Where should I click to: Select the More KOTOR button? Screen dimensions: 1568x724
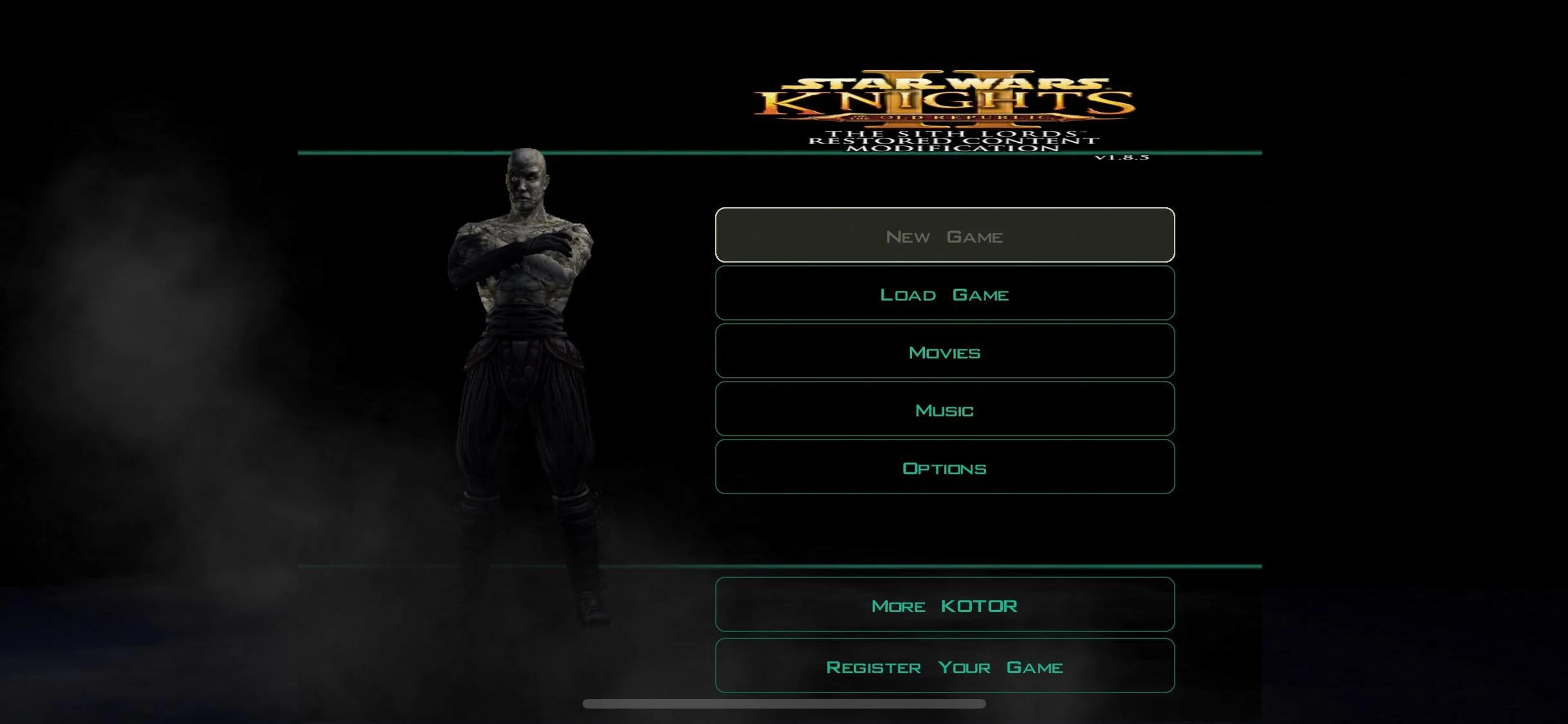[x=944, y=604]
